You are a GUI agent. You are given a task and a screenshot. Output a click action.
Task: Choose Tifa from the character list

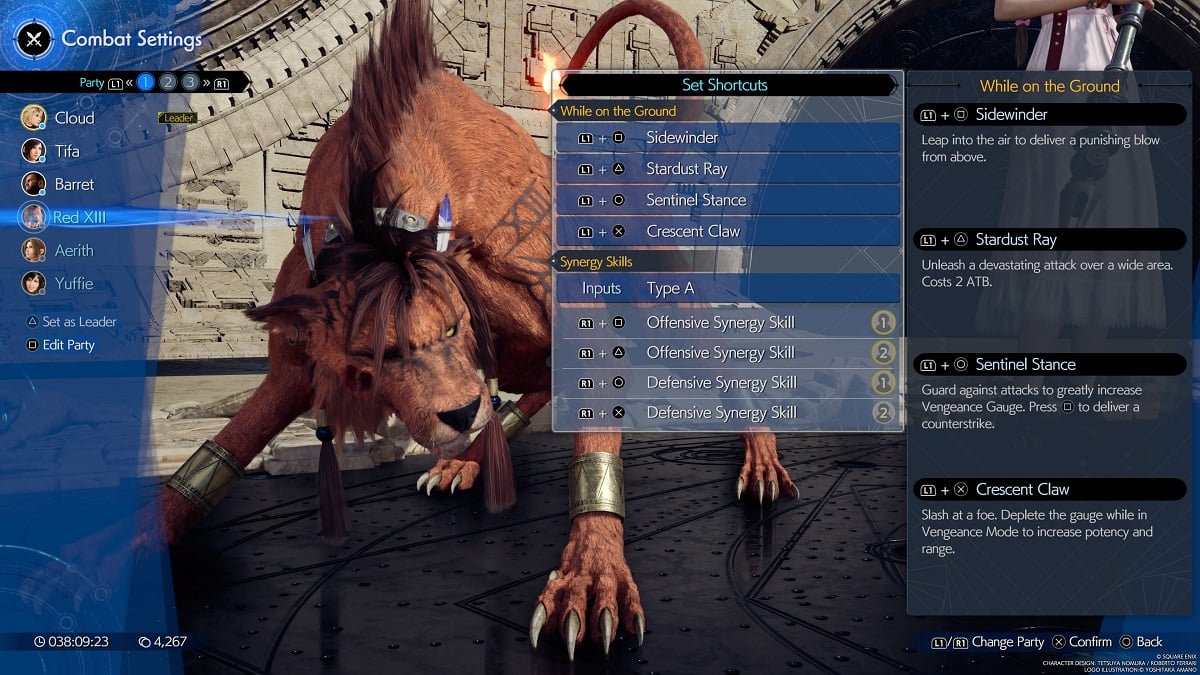coord(66,151)
